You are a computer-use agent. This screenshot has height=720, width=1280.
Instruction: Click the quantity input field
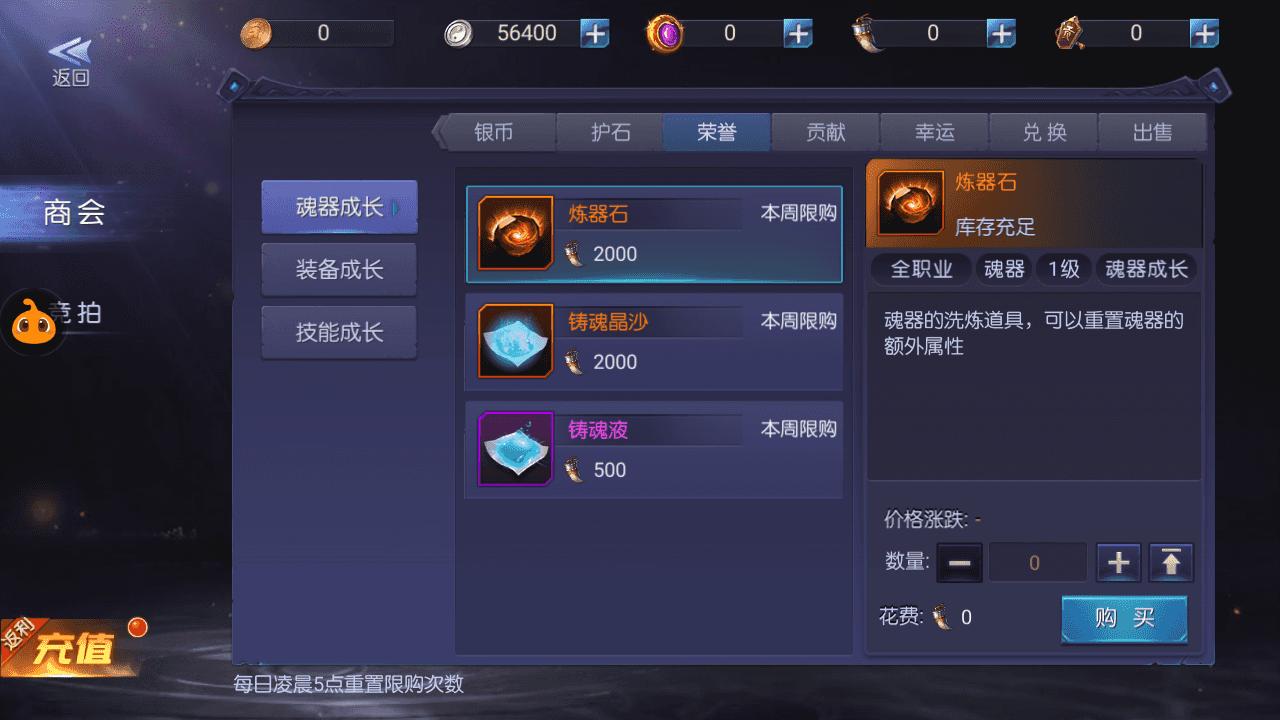click(x=1038, y=562)
